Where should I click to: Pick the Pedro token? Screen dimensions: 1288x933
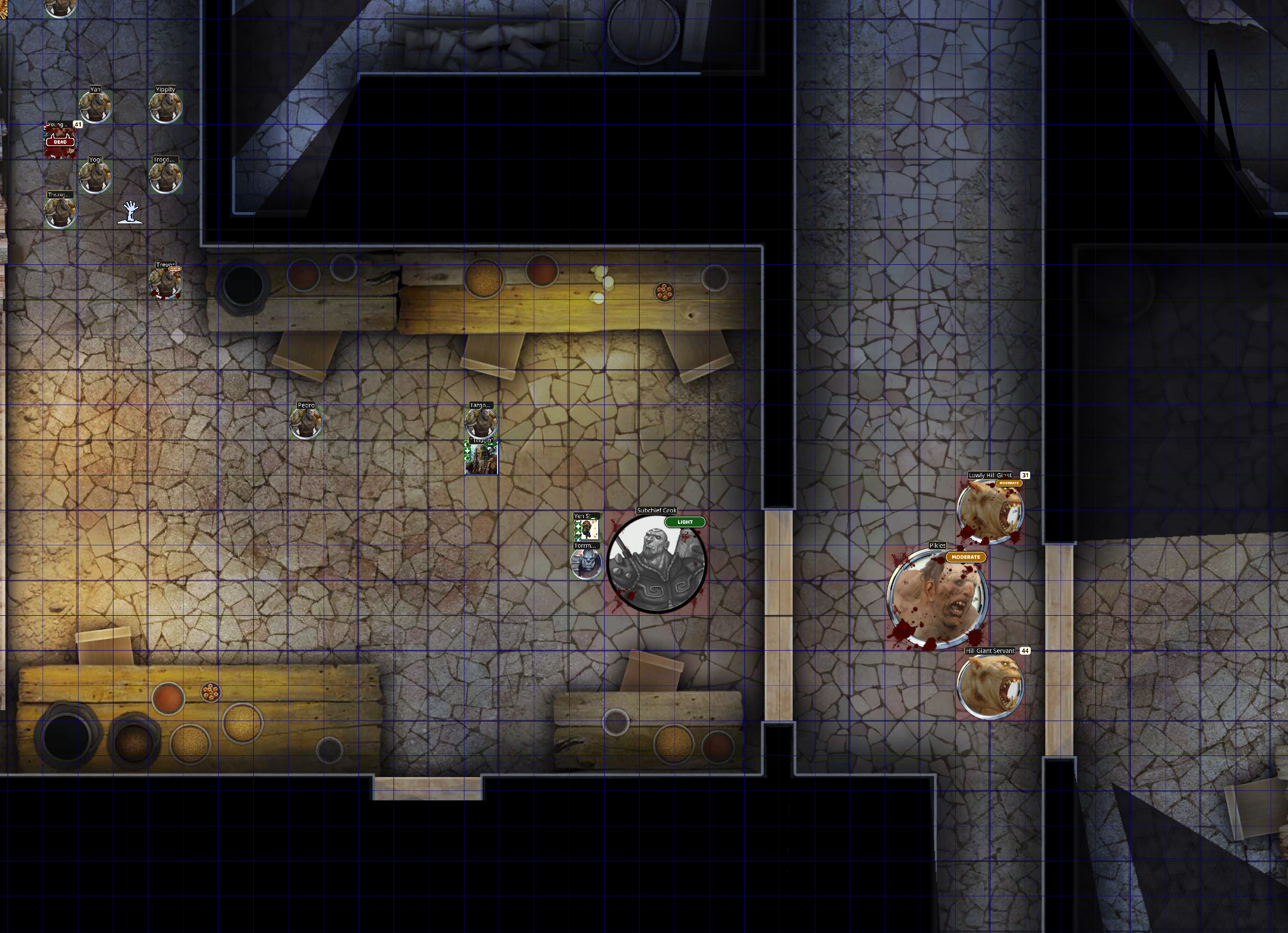coord(306,423)
